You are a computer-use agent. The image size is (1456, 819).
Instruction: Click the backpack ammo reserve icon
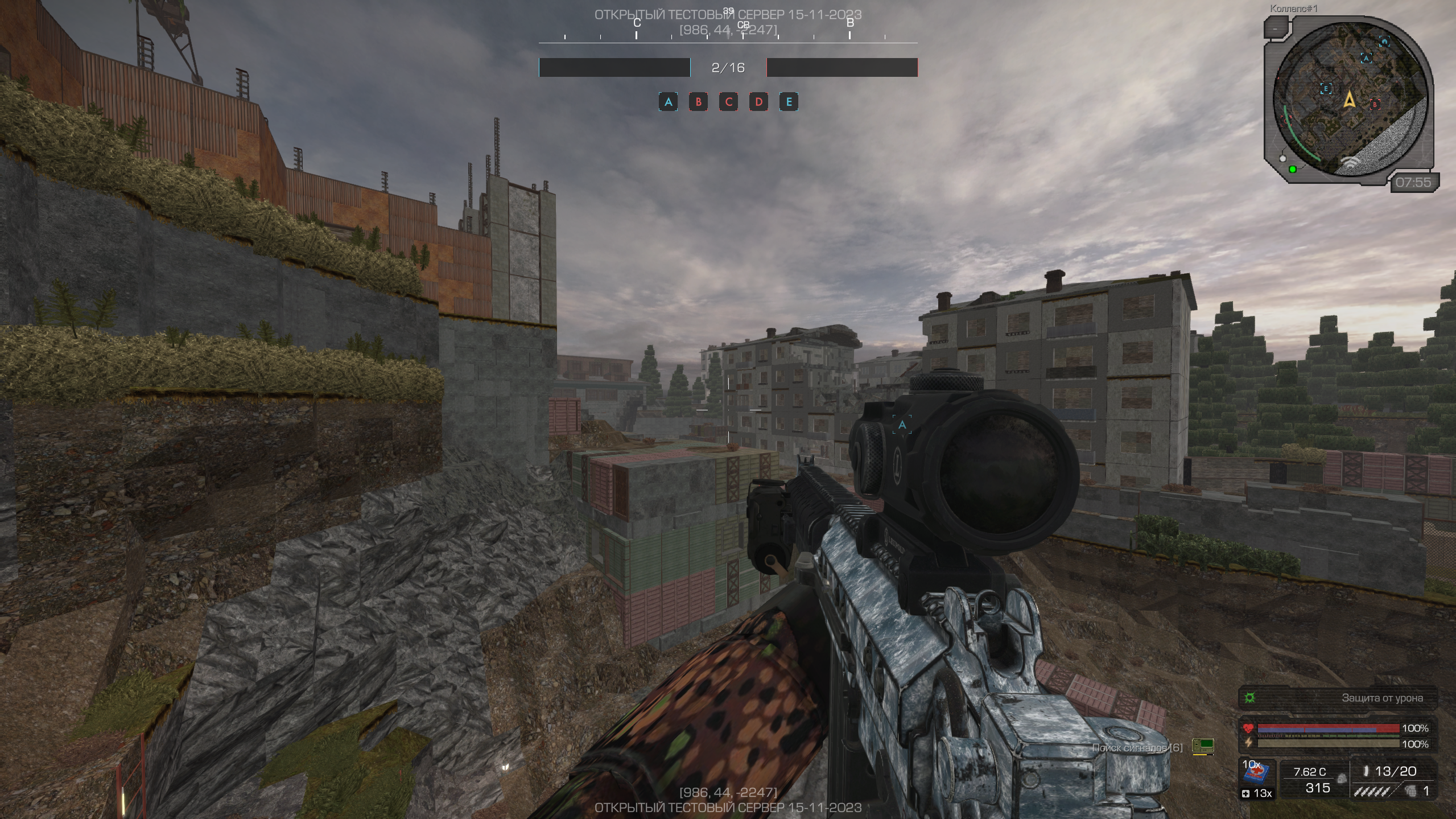1341,778
